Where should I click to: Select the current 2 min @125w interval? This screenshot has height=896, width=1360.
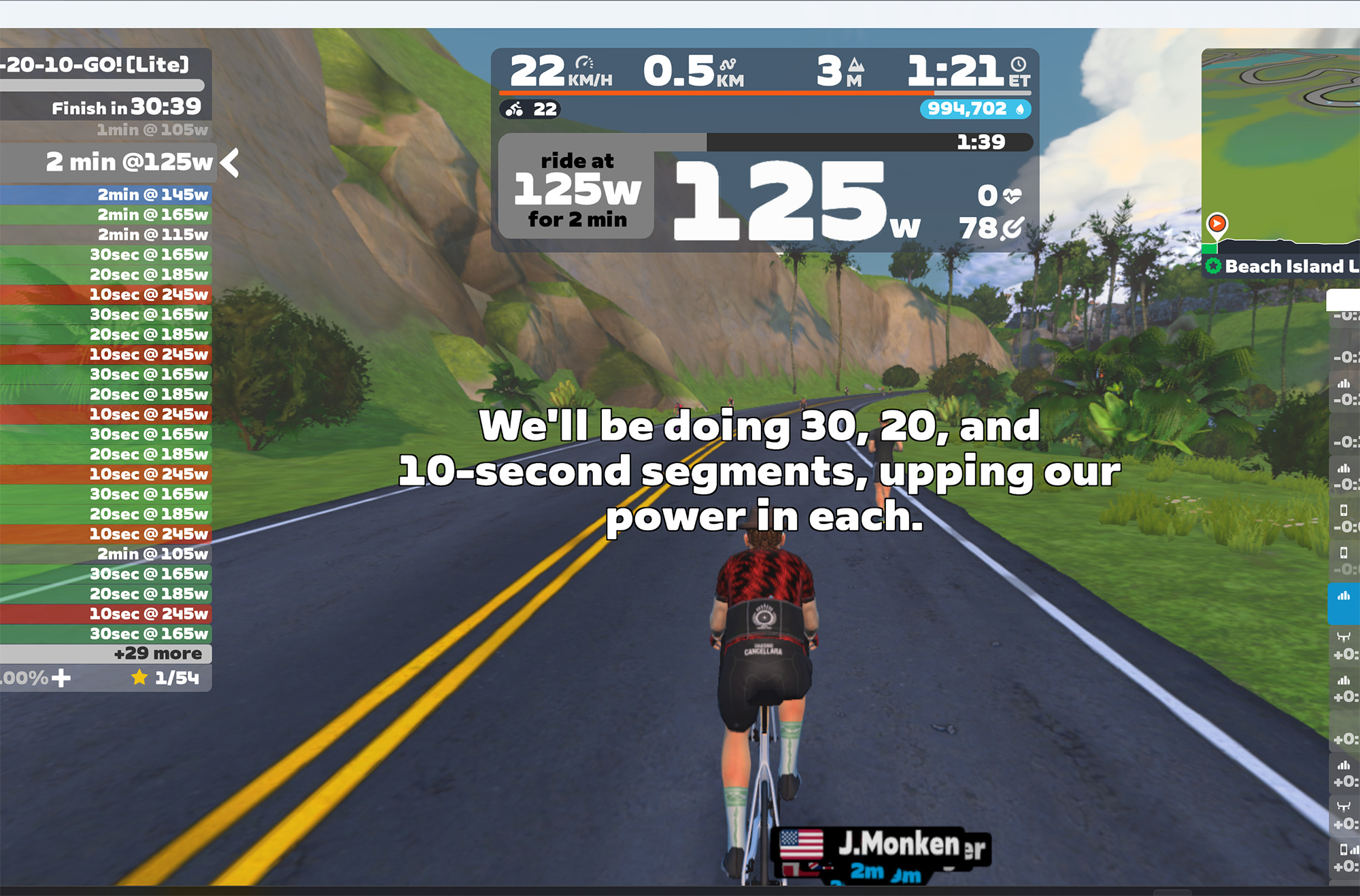click(x=129, y=162)
